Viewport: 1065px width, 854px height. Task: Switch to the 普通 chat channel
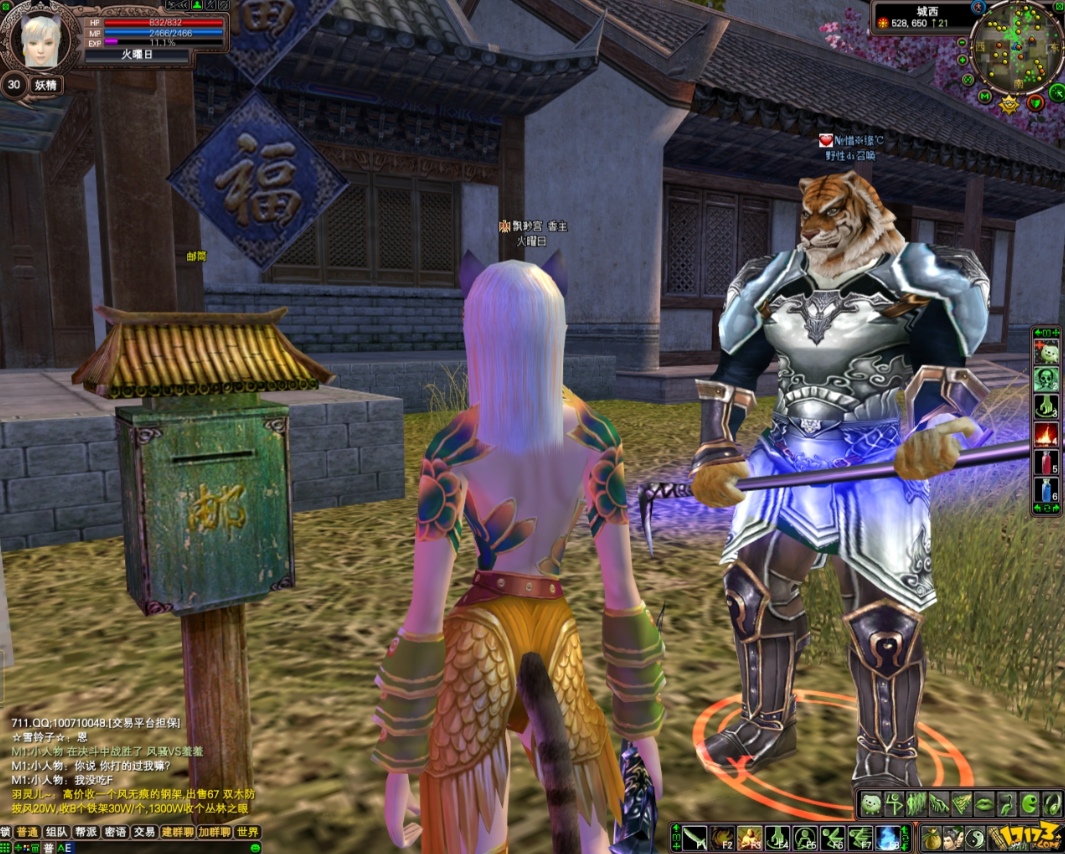pyautogui.click(x=27, y=832)
